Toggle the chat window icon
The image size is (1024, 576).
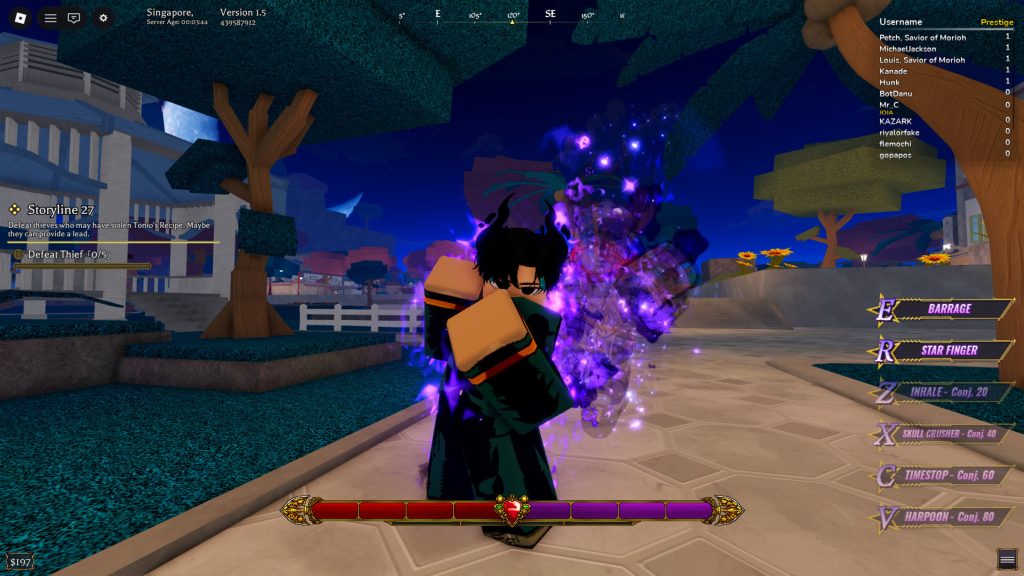coord(74,18)
